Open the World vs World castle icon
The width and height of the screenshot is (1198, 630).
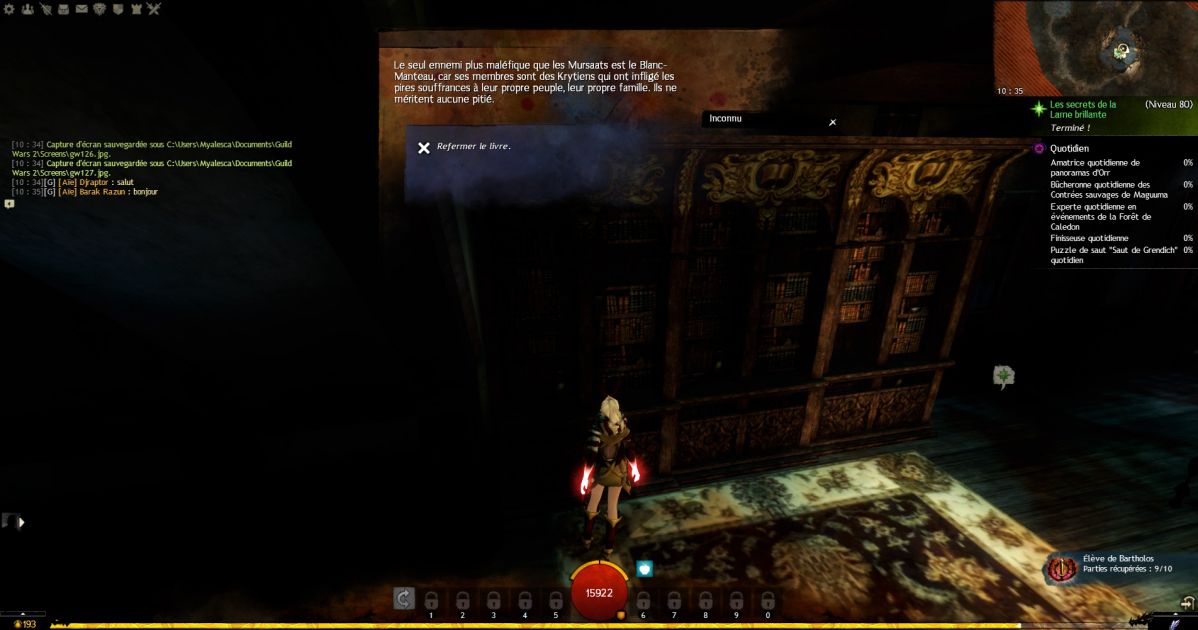135,9
